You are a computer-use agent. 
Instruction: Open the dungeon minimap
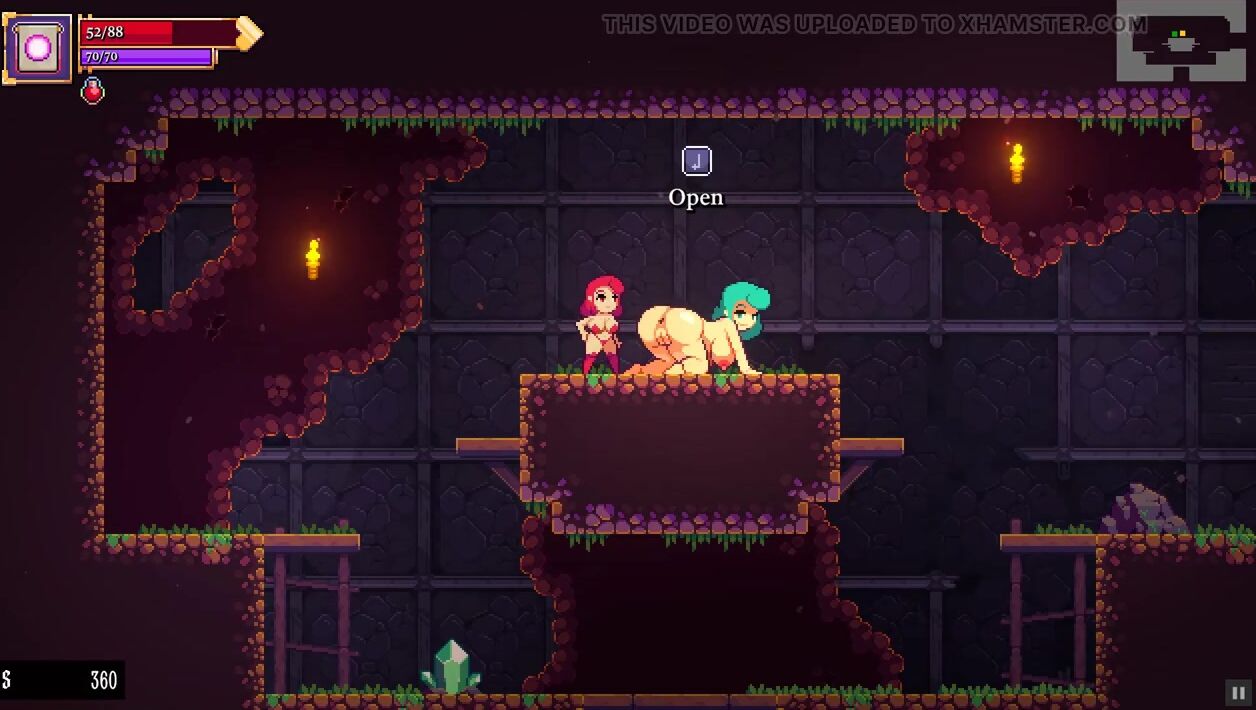pos(1180,45)
